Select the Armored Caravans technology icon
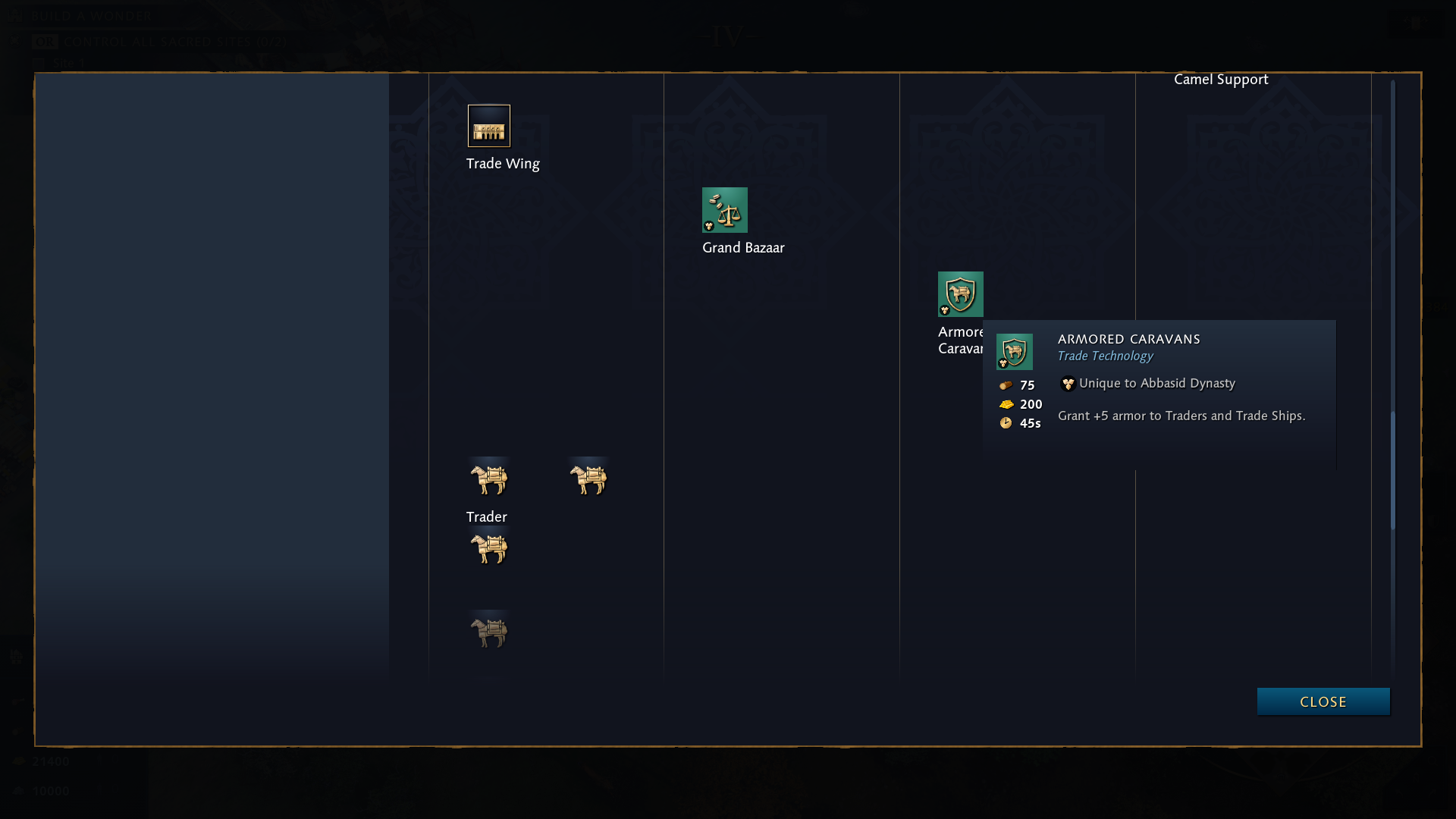 click(x=960, y=294)
